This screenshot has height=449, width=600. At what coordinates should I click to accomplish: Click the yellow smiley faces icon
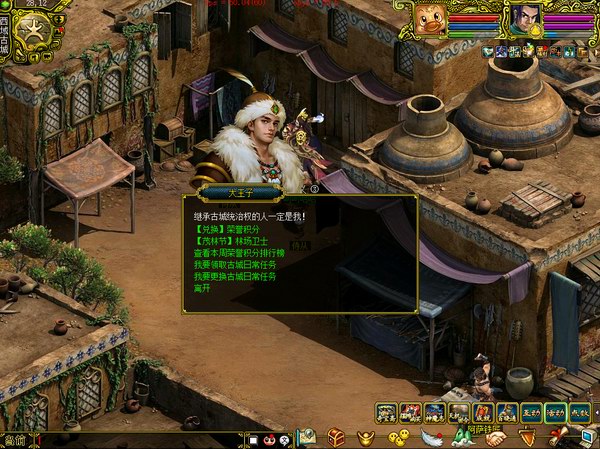point(398,437)
